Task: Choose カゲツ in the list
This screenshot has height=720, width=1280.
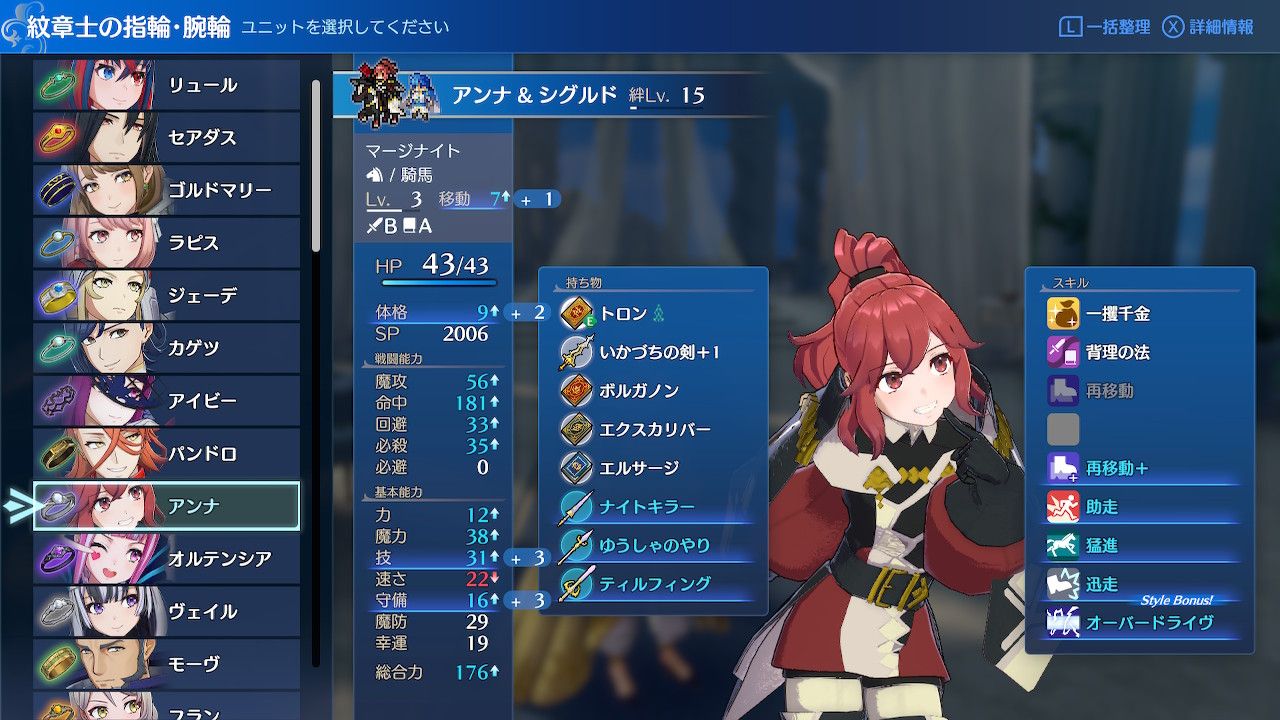Action: click(166, 348)
